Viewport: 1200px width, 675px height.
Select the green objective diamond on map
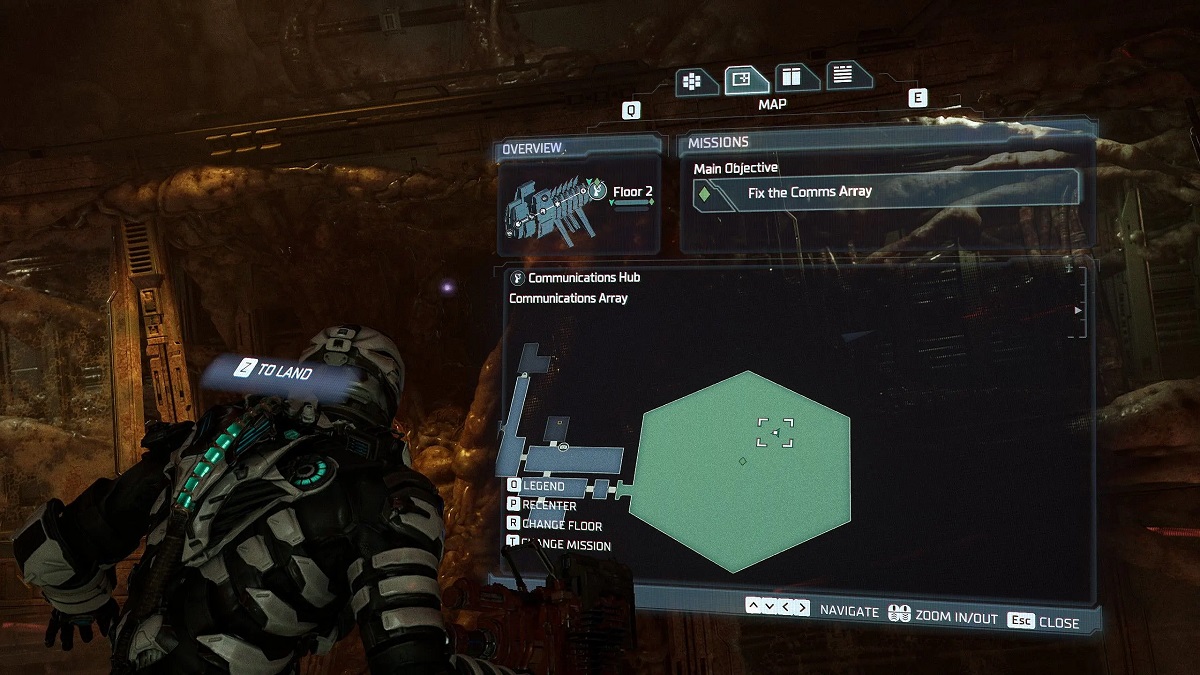pos(742,461)
